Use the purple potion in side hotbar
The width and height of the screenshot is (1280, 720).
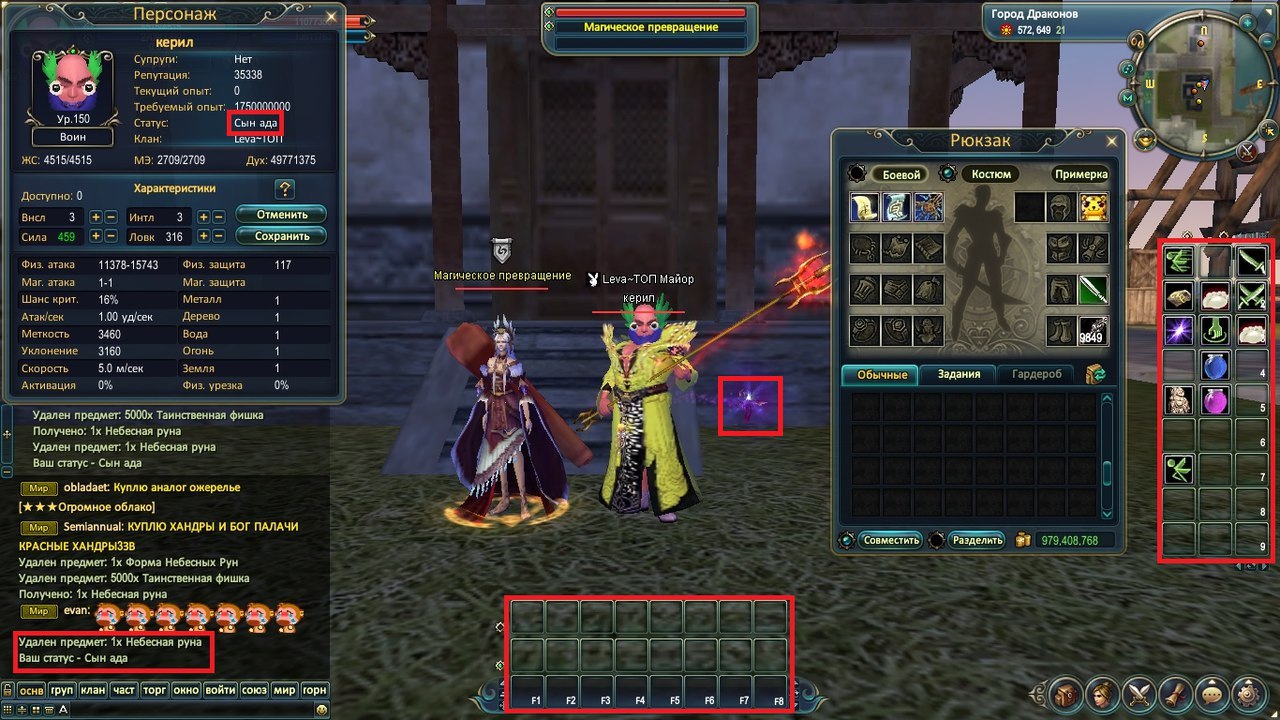[x=1215, y=401]
